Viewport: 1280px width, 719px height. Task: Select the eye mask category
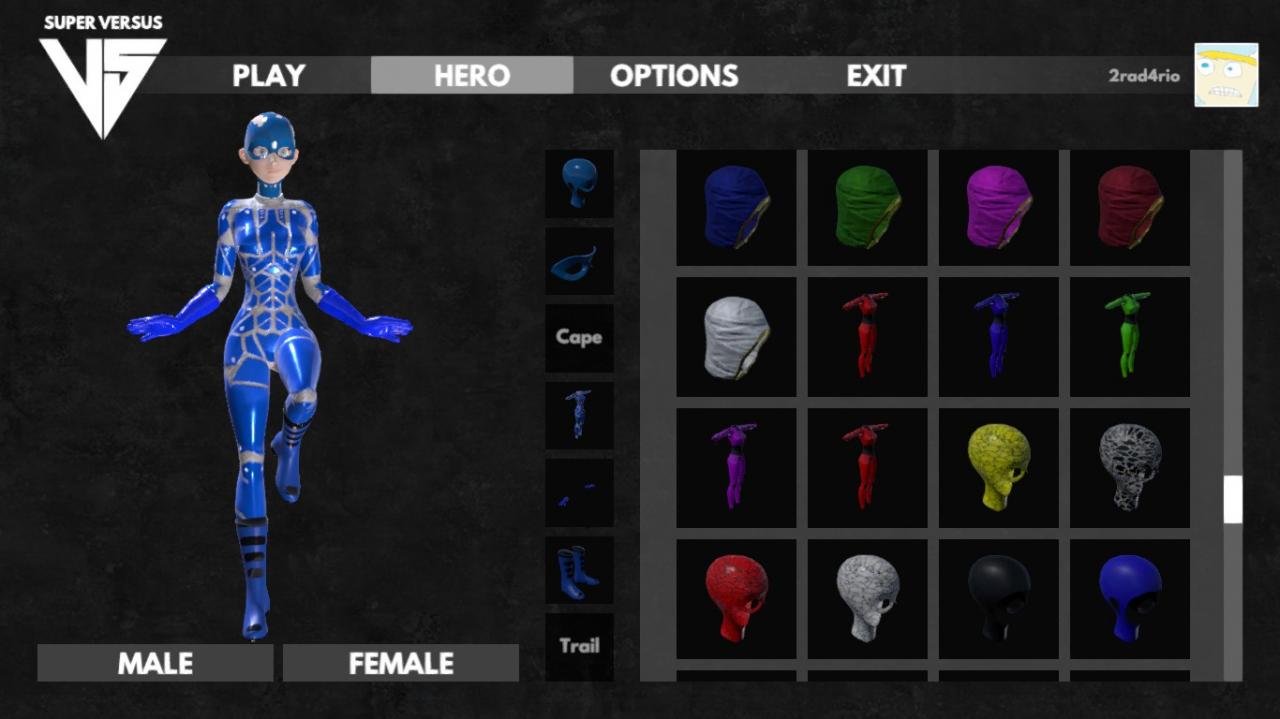point(579,261)
